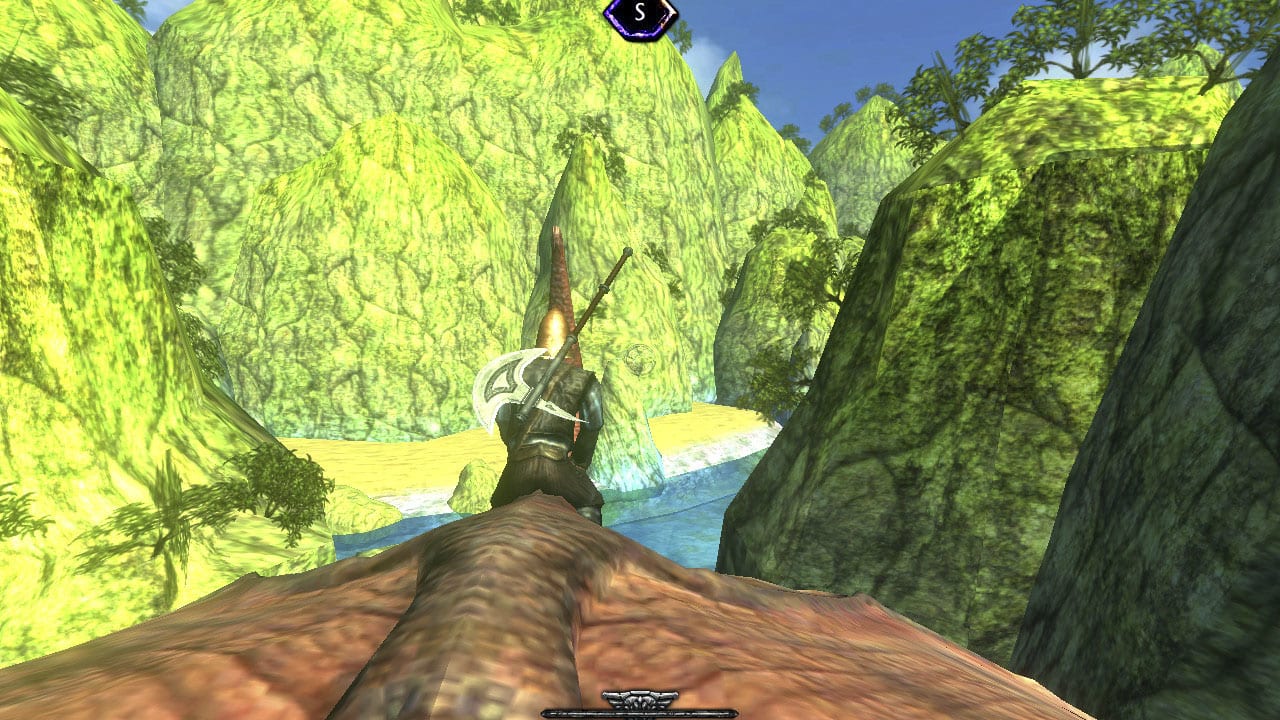The width and height of the screenshot is (1280, 720).
Task: Click the dragon's left wing membrane
Action: (300, 640)
